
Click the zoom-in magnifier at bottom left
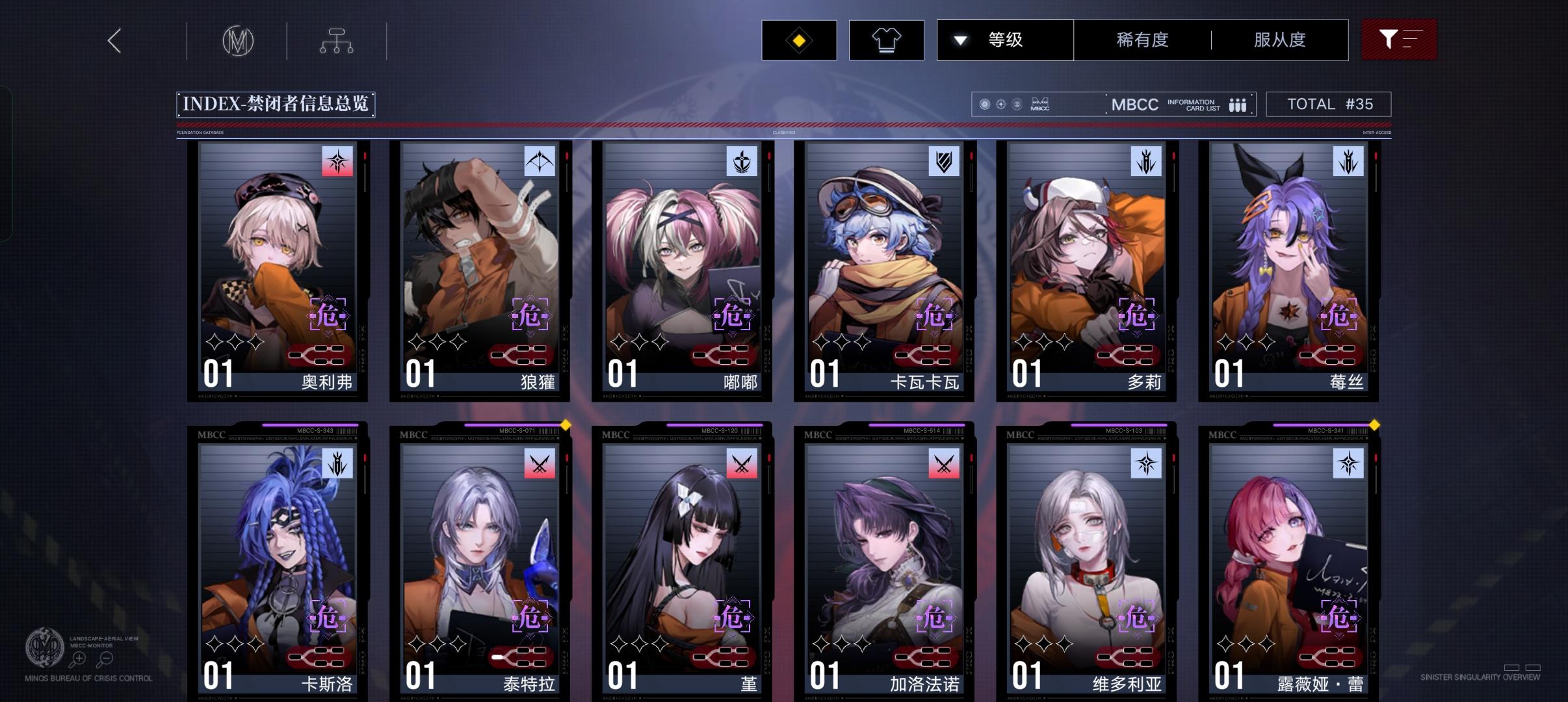tap(78, 658)
